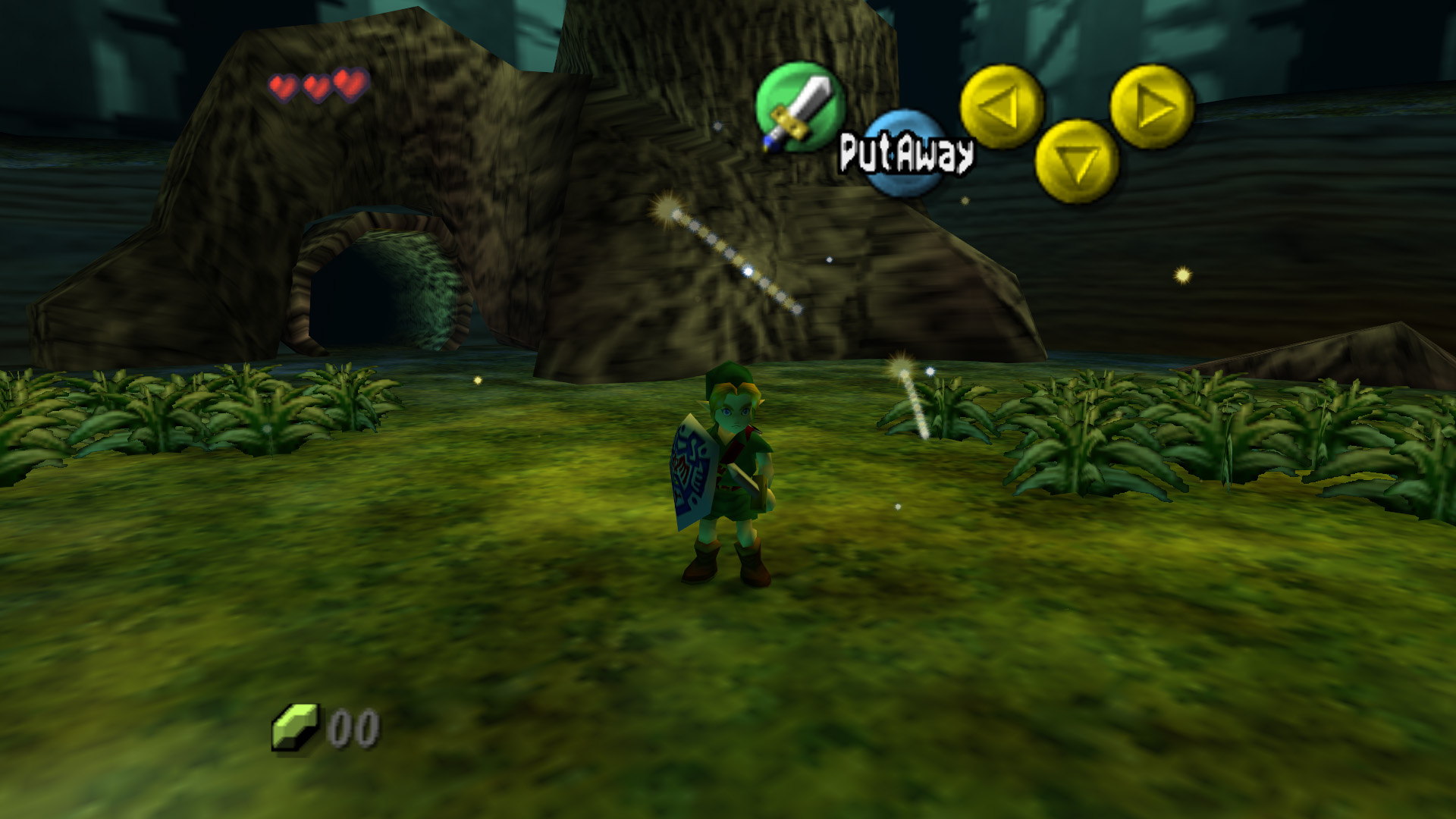Click the third heart container
The height and width of the screenshot is (819, 1456).
347,86
